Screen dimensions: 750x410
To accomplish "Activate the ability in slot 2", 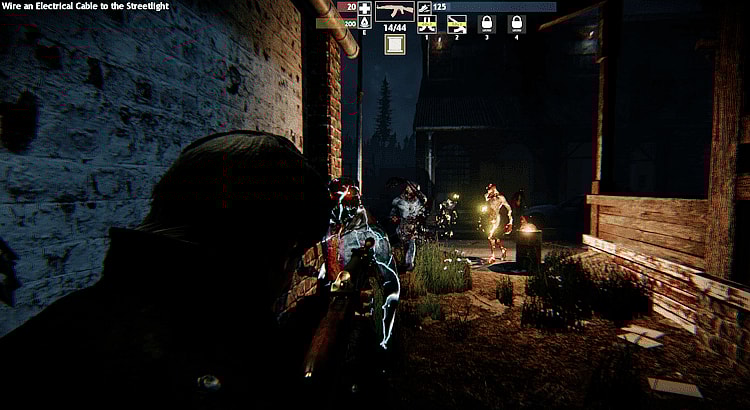I will [457, 23].
